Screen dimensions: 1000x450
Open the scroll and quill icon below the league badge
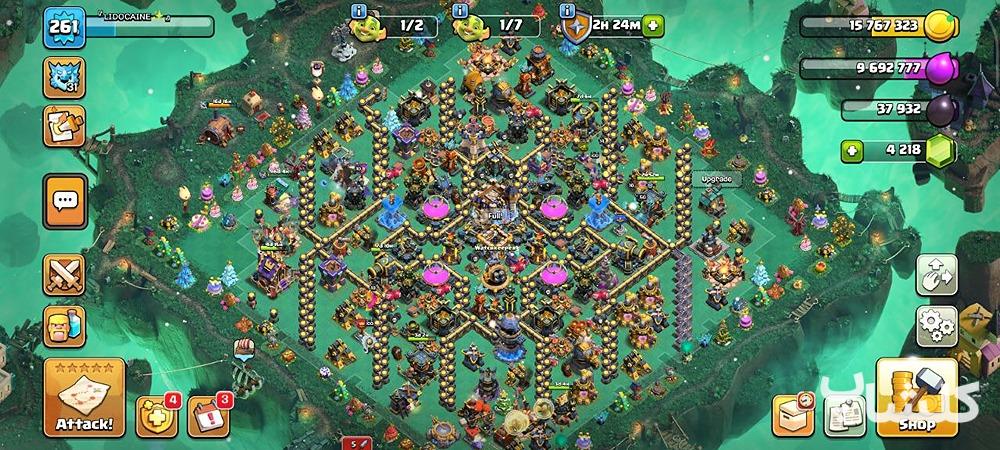(63, 127)
